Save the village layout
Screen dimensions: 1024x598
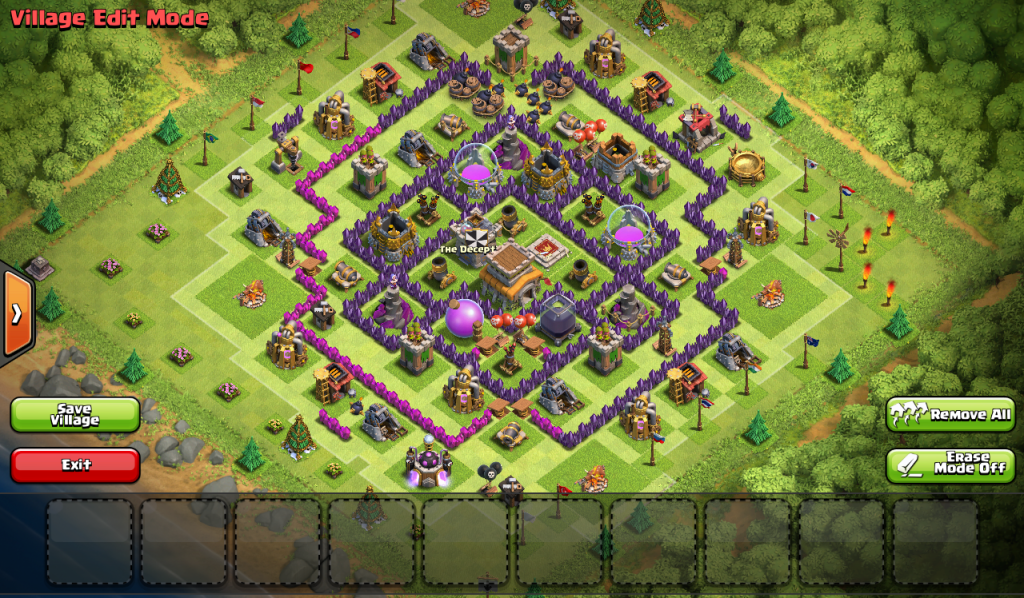pyautogui.click(x=75, y=415)
